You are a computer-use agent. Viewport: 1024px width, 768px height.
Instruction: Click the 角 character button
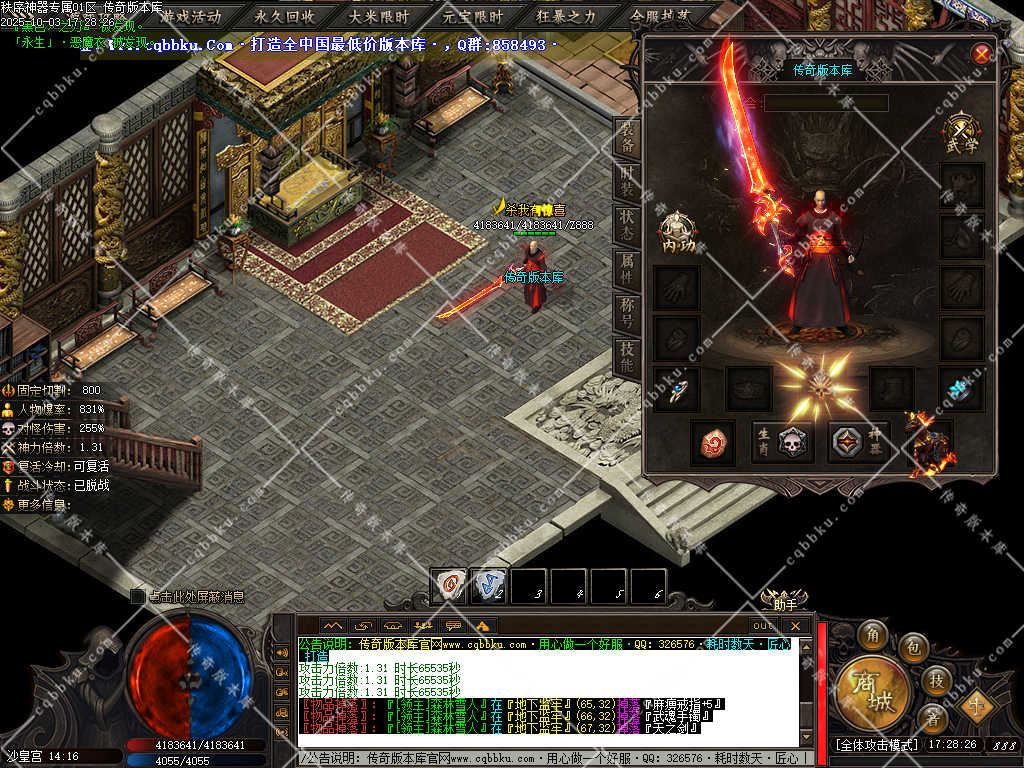872,634
